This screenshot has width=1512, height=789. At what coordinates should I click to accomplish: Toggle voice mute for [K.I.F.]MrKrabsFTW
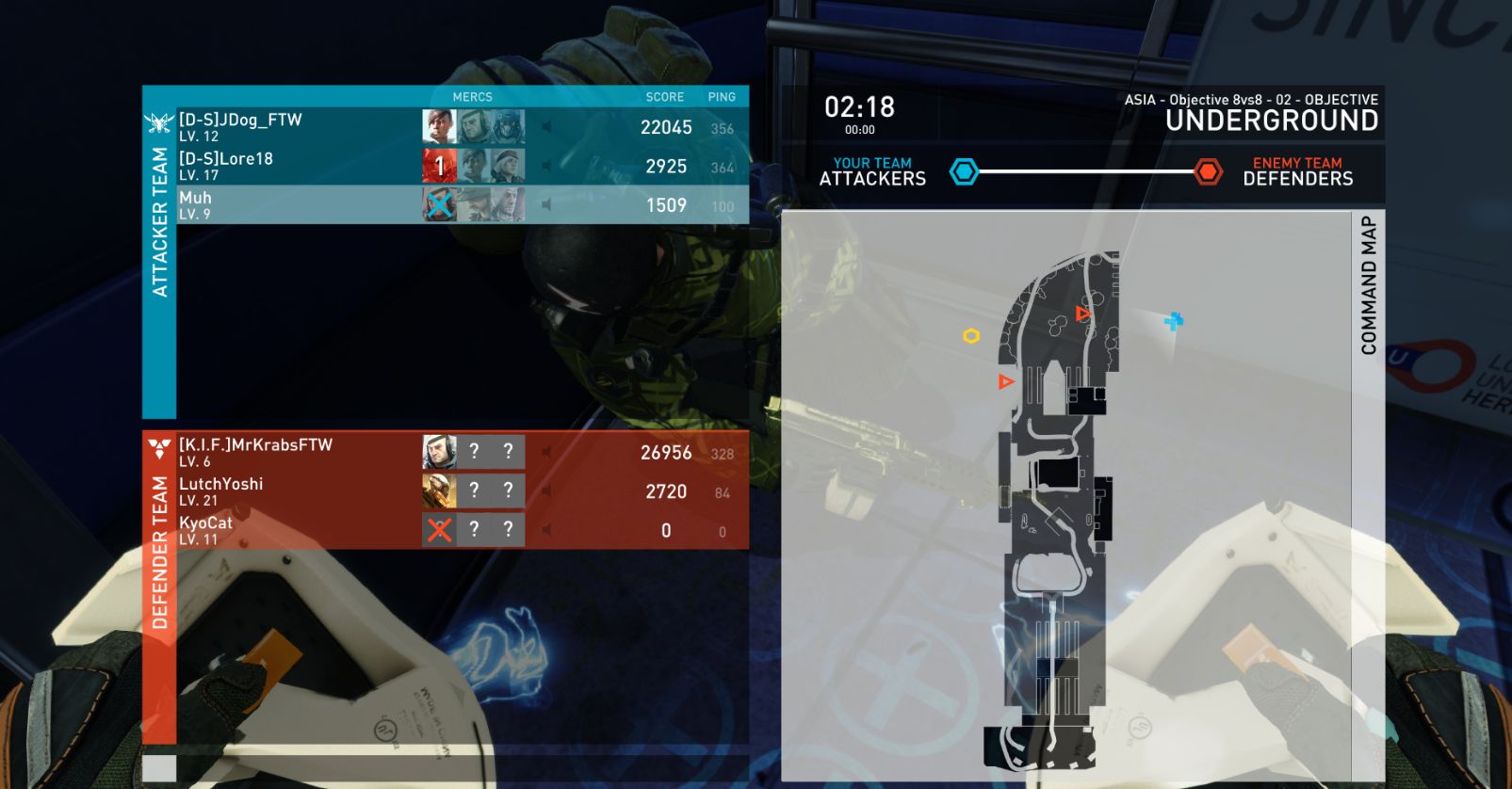point(546,452)
